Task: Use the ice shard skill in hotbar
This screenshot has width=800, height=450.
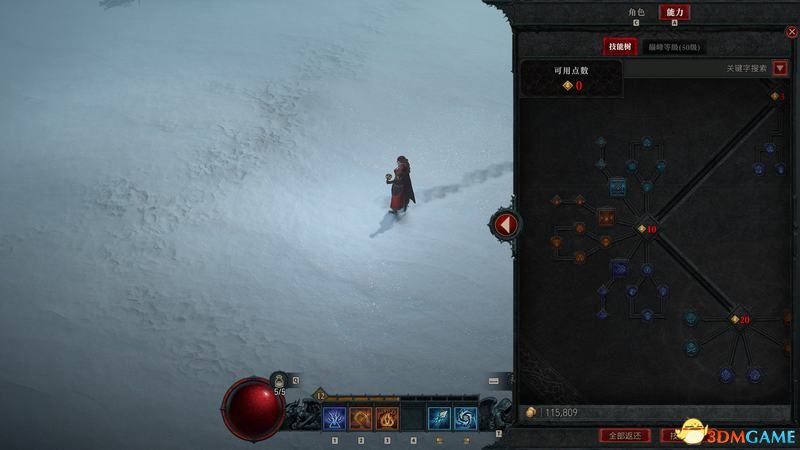Action: [x=439, y=418]
